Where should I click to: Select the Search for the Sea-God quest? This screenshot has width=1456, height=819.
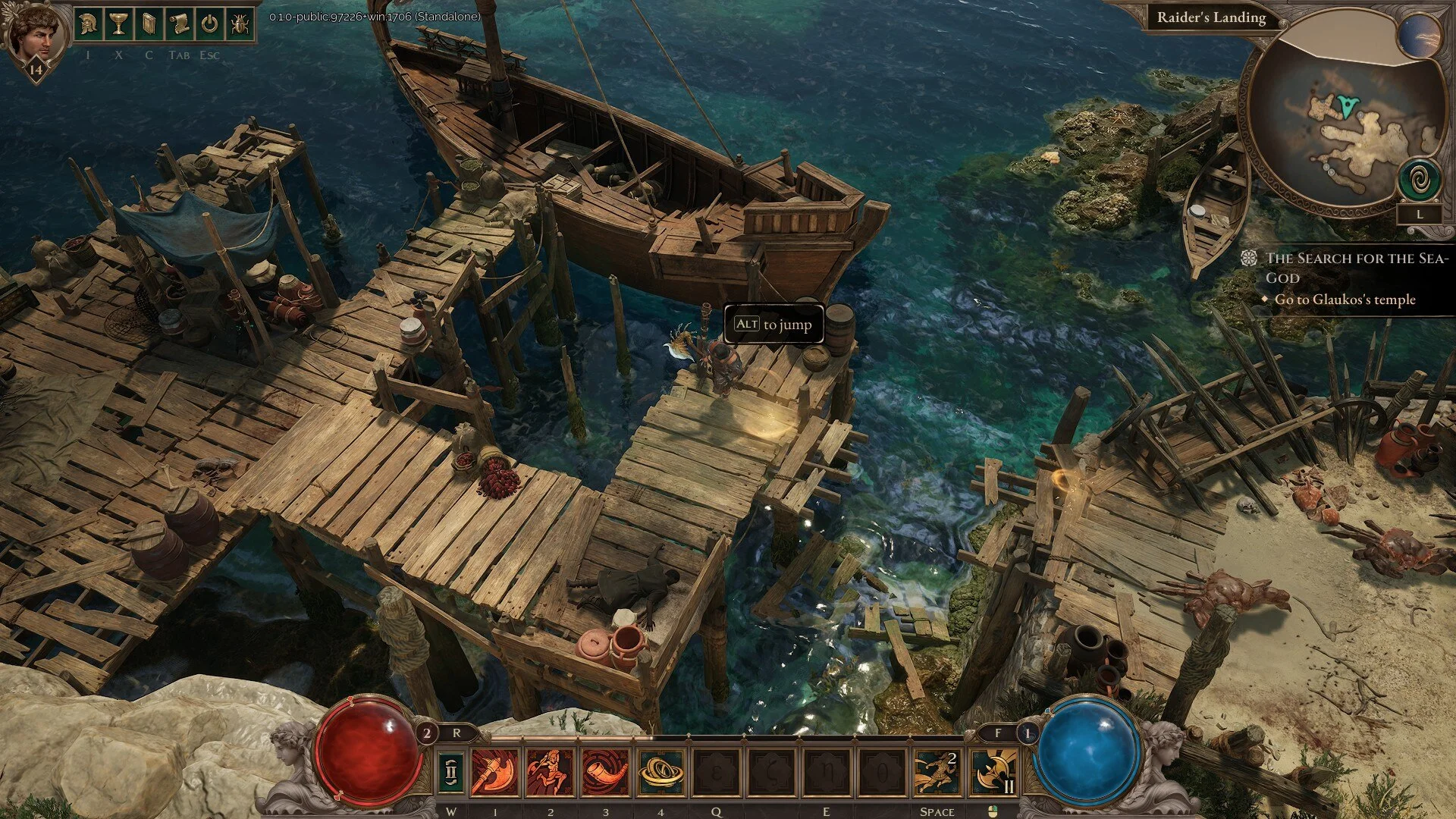coord(1356,268)
